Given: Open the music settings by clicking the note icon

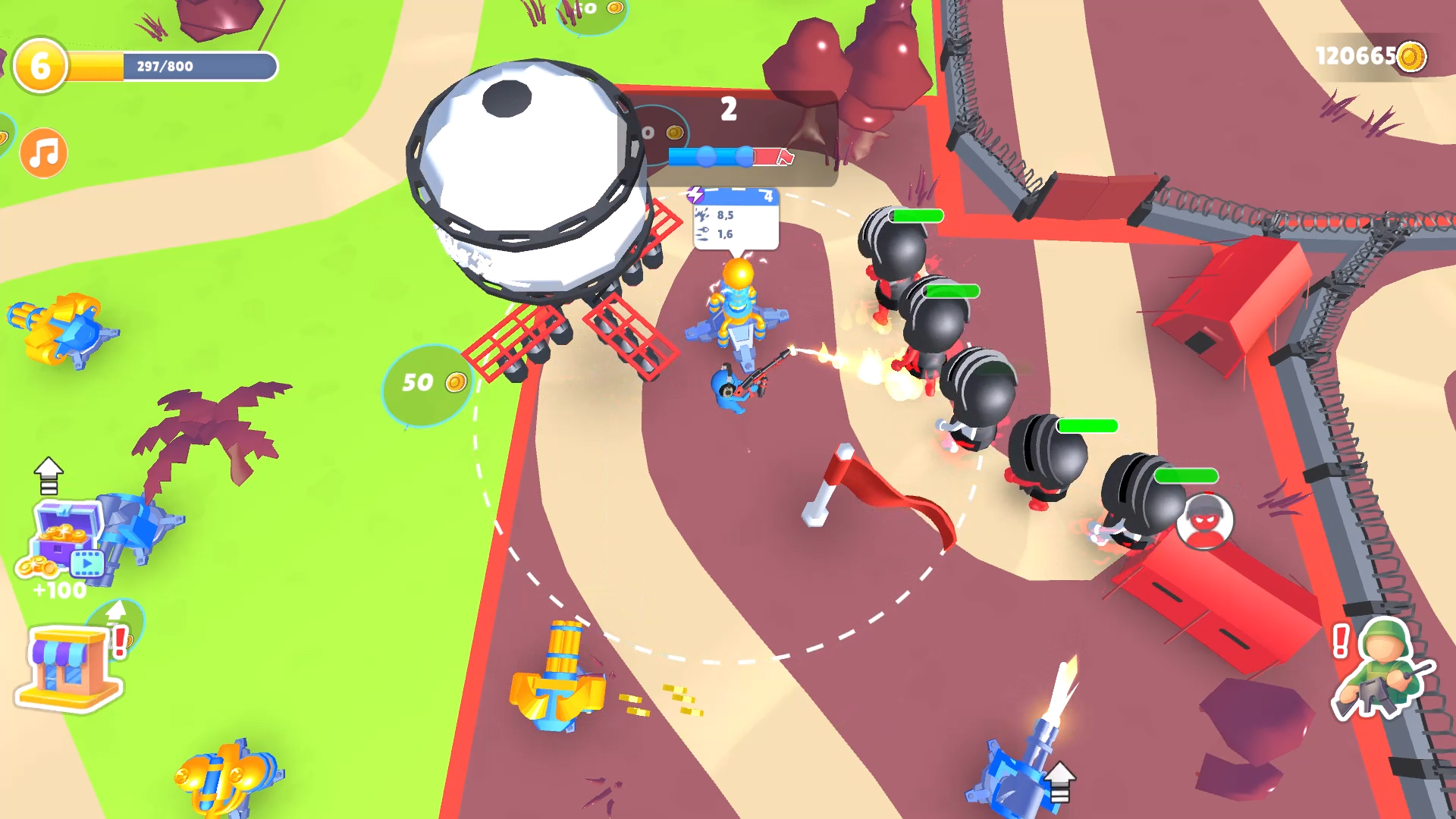Looking at the screenshot, I should pyautogui.click(x=42, y=152).
